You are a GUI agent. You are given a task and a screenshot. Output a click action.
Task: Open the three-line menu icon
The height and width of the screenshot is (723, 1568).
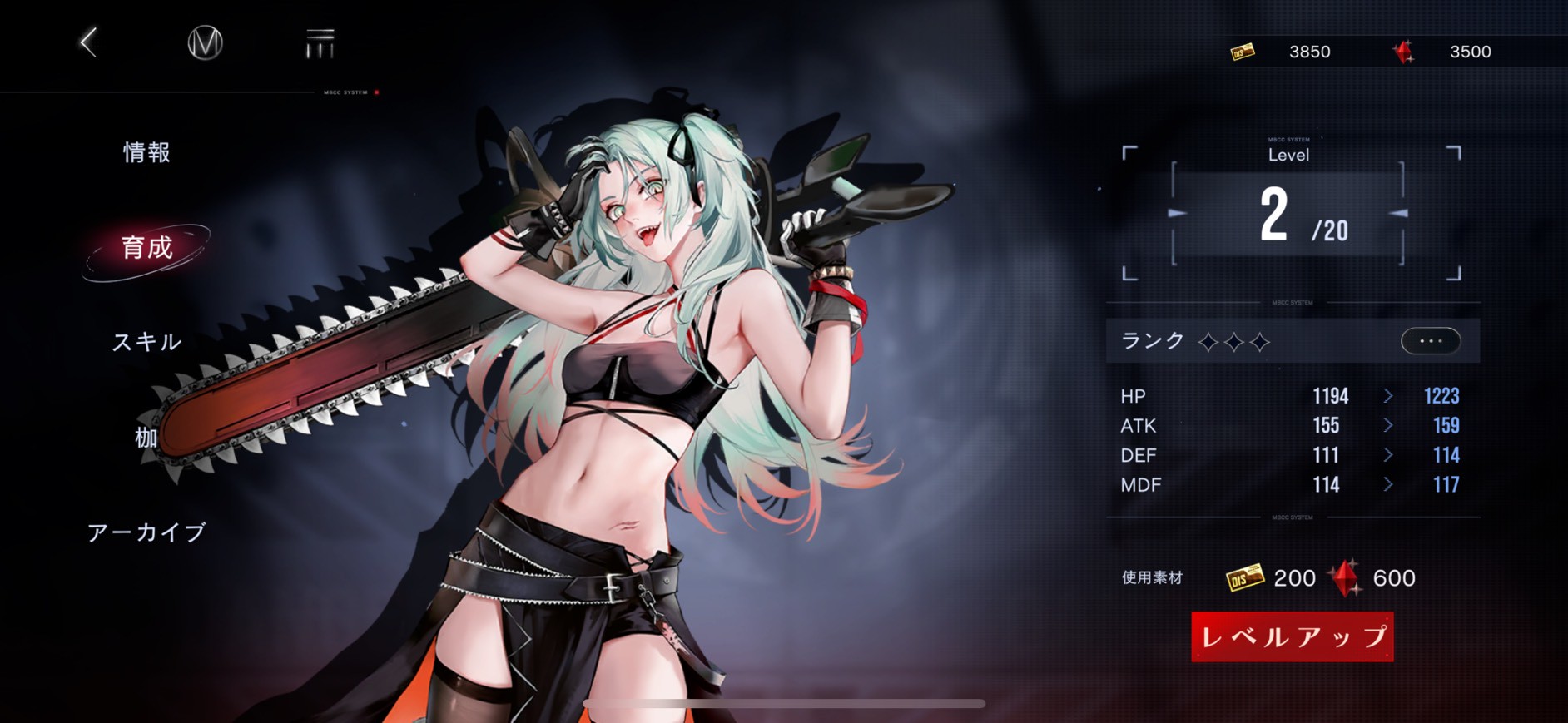320,43
